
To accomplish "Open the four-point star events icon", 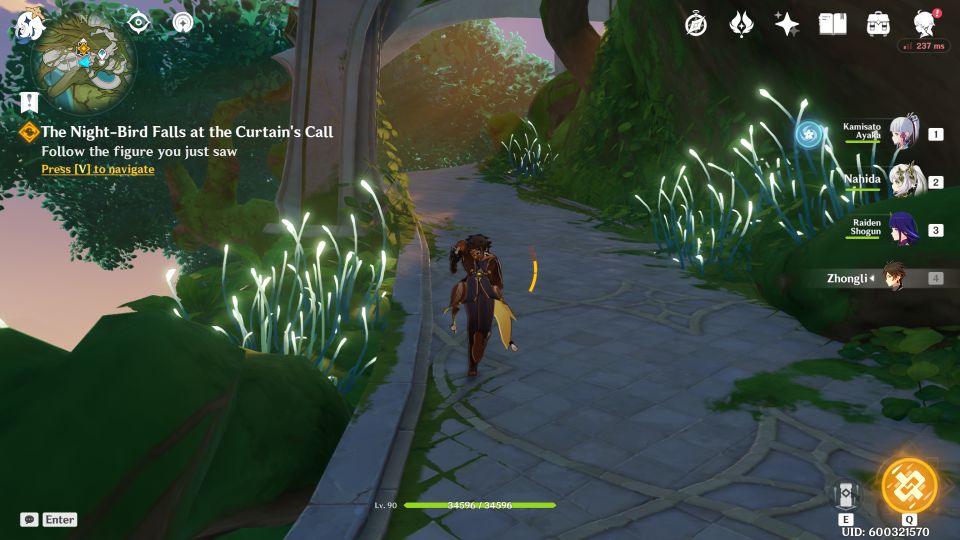I will point(787,24).
